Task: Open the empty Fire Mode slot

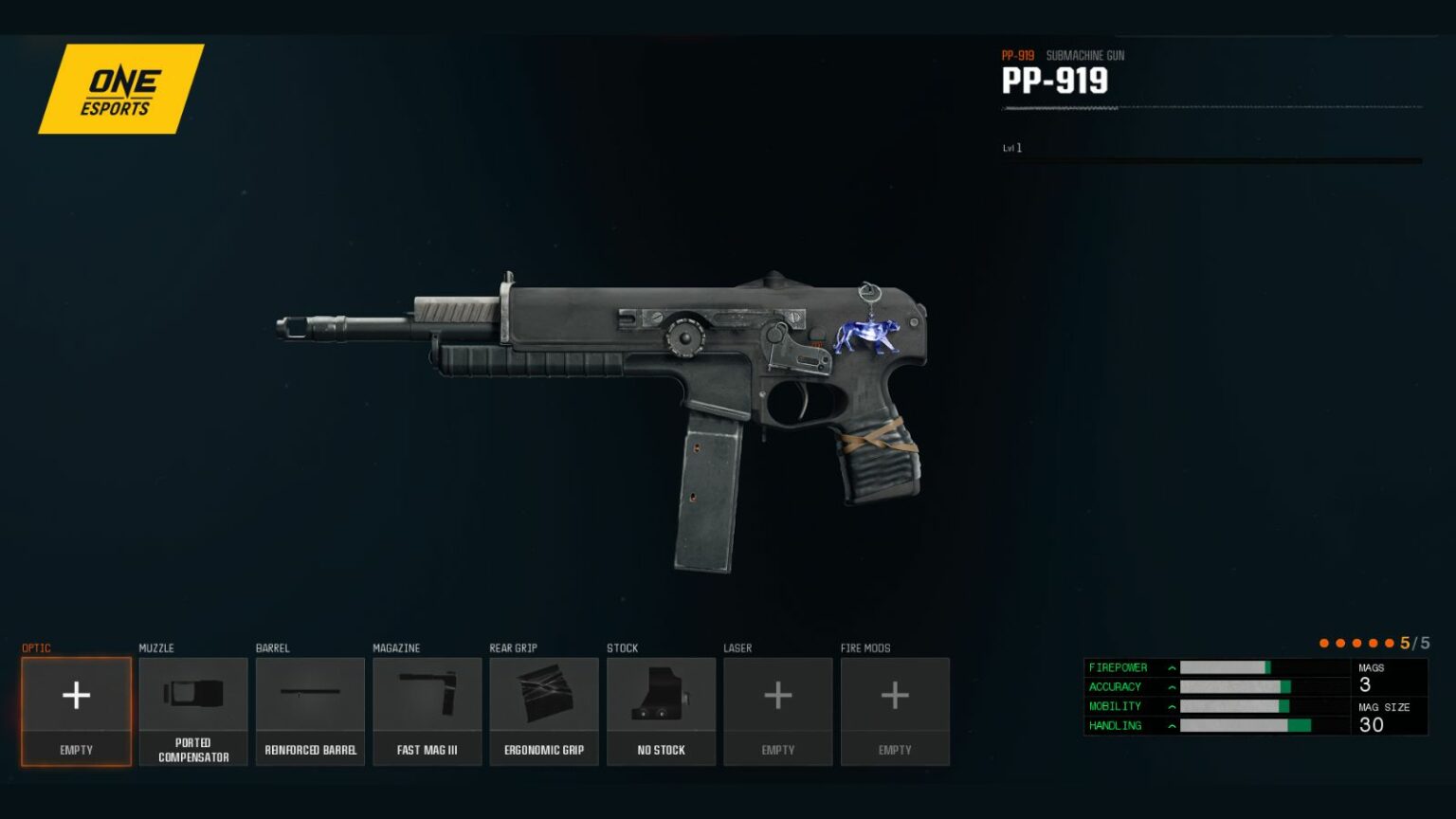Action: [895, 711]
